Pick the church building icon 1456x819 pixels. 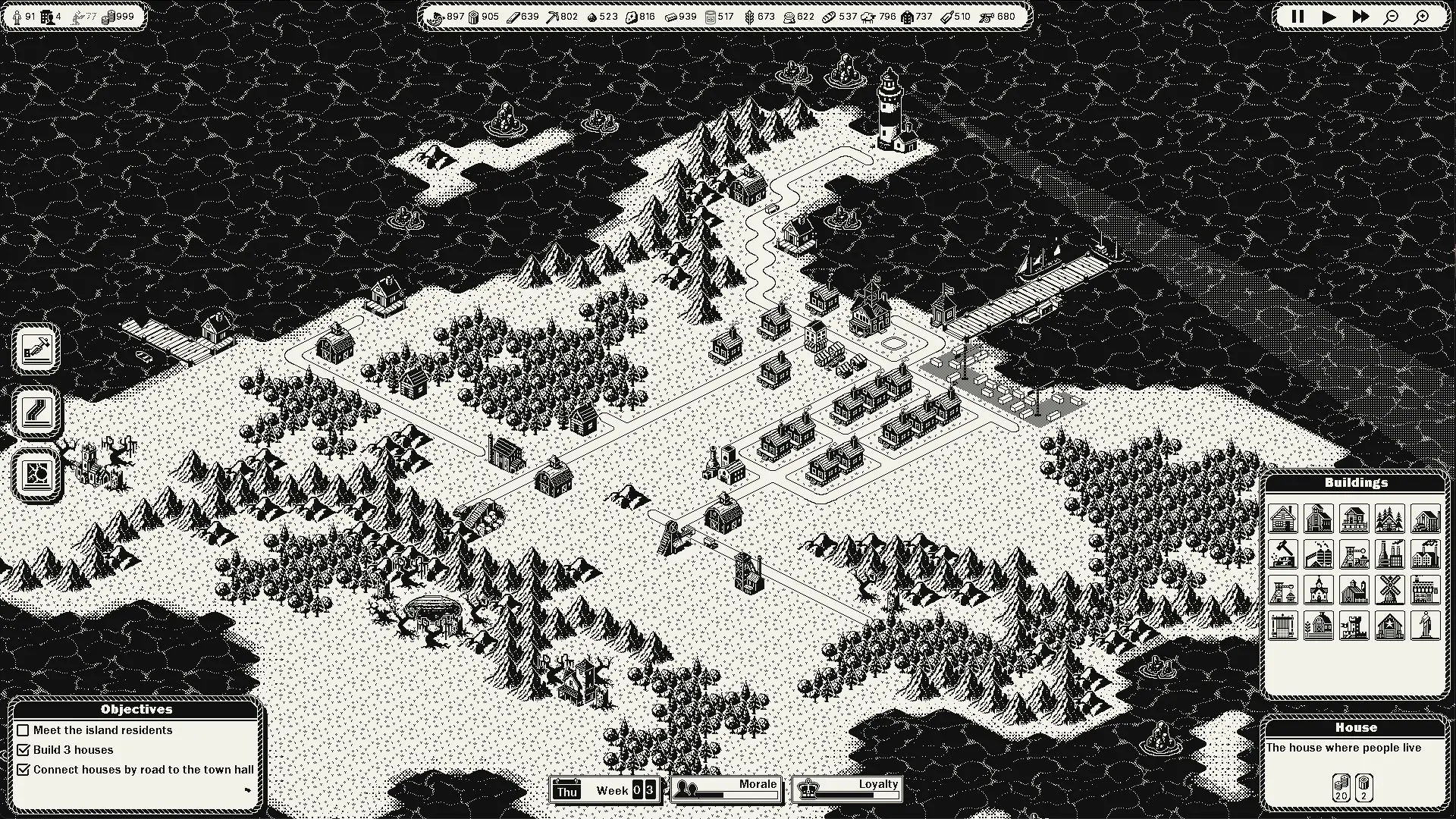[1318, 590]
